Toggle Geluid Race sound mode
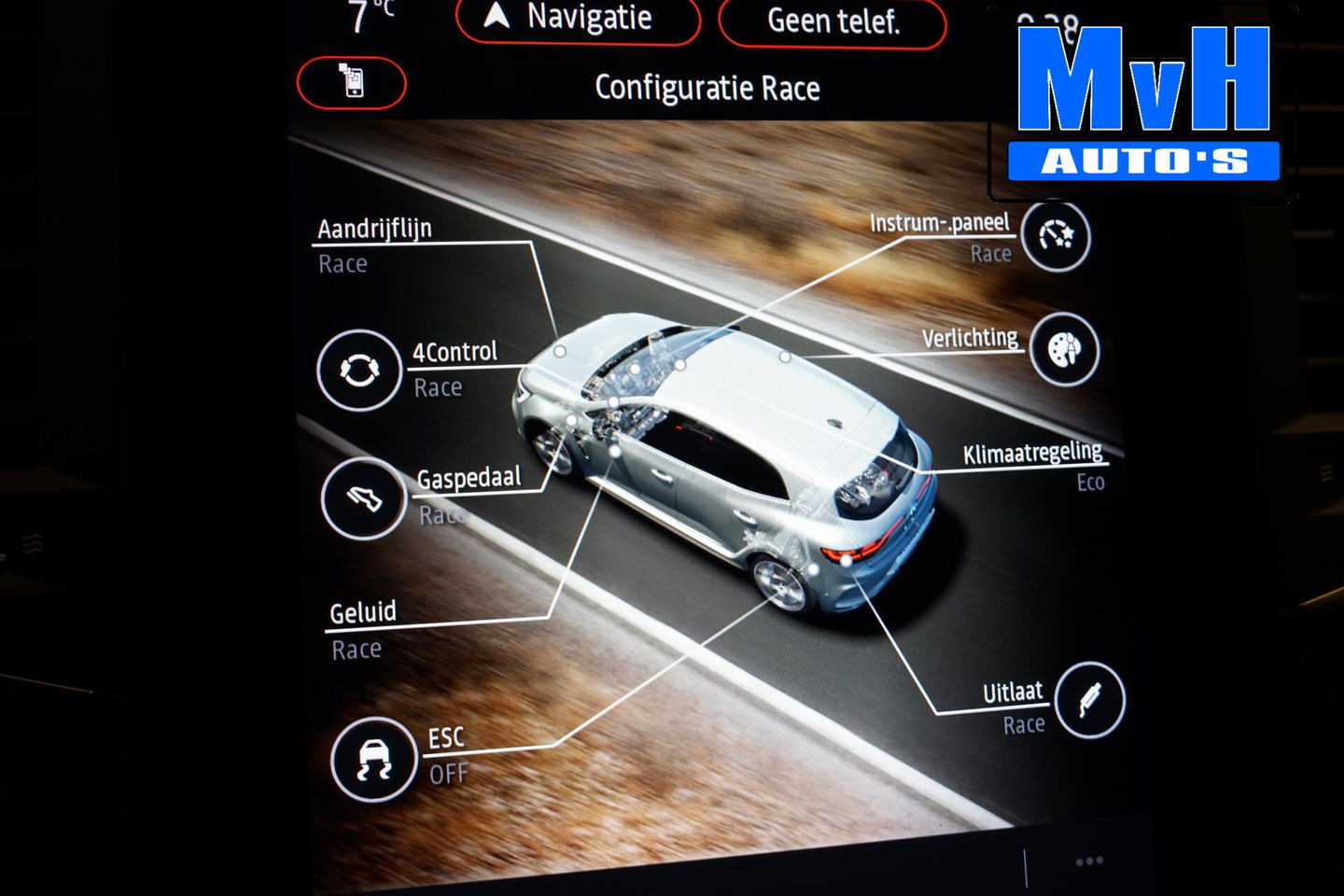The image size is (1344, 896). click(x=362, y=628)
